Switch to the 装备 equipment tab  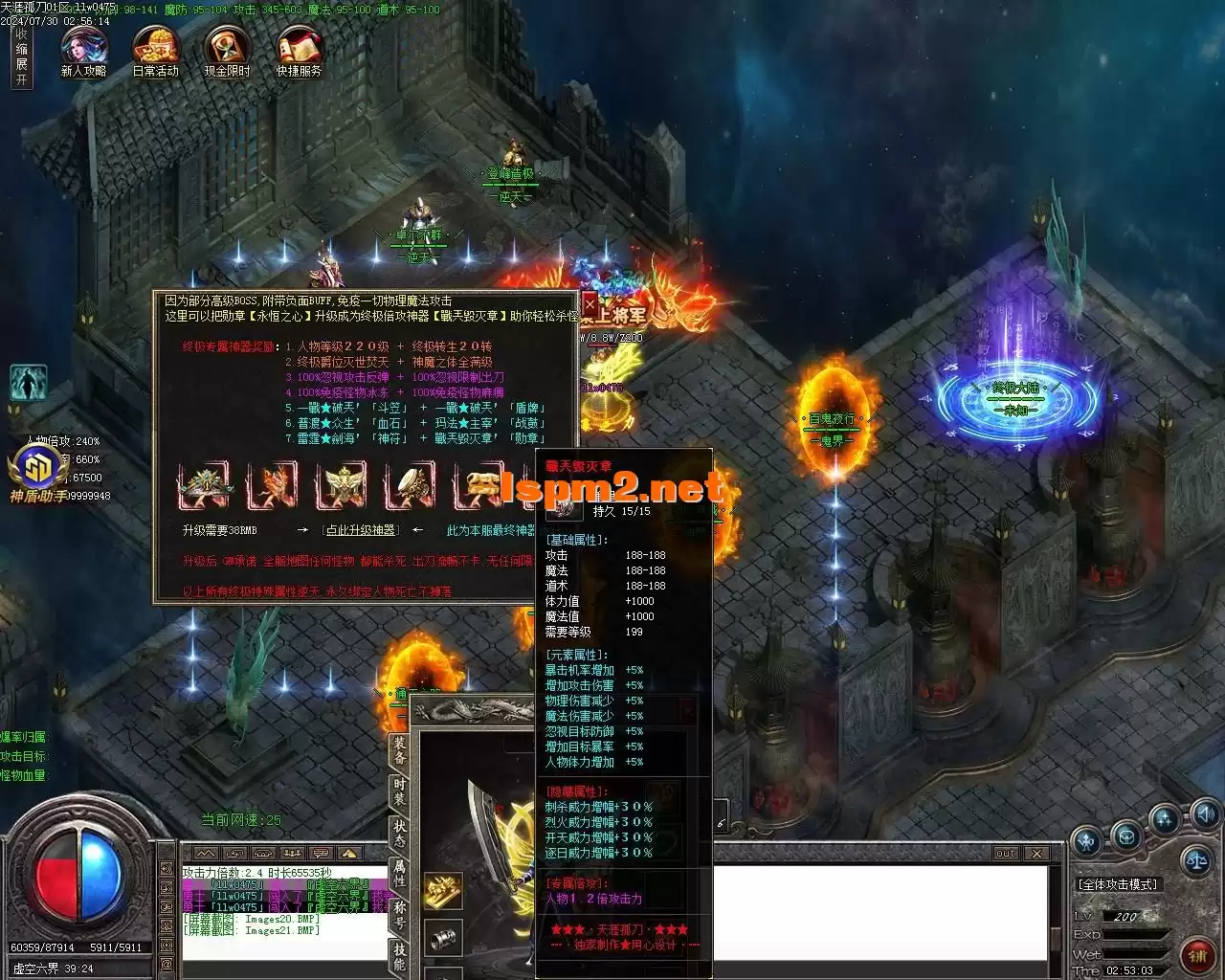coord(399,750)
